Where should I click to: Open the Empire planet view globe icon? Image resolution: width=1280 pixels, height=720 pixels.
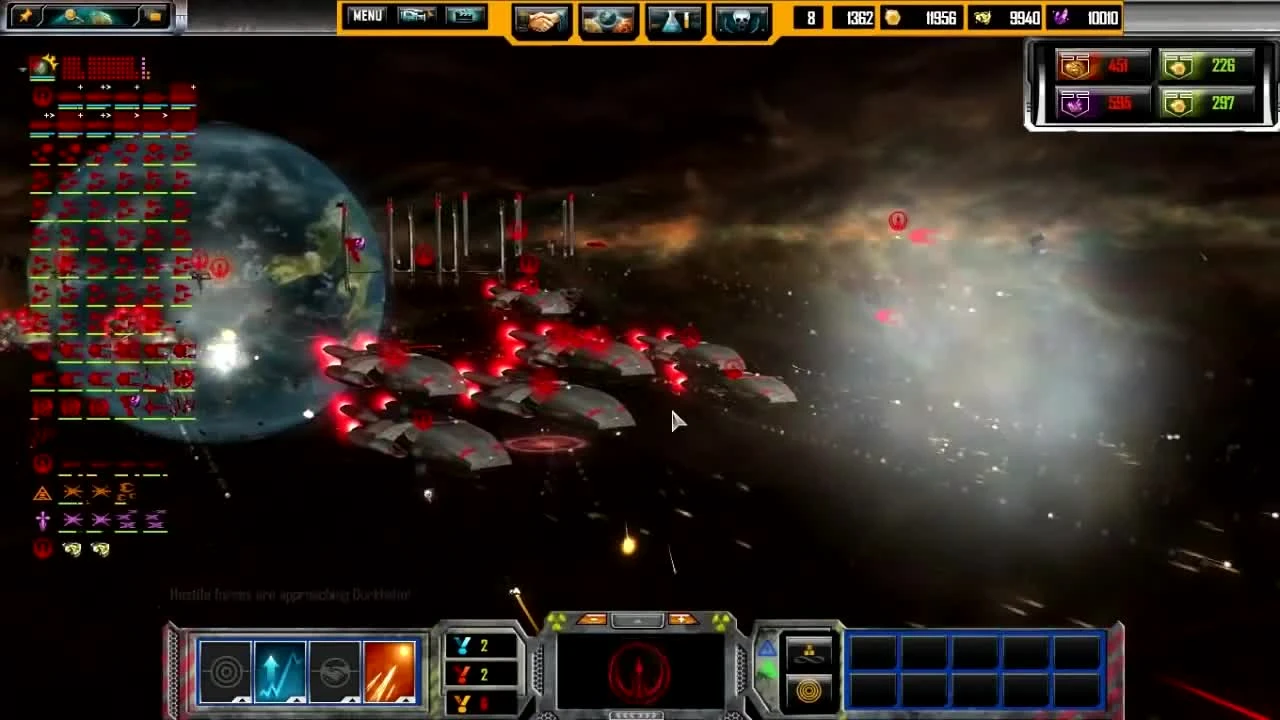tap(608, 20)
